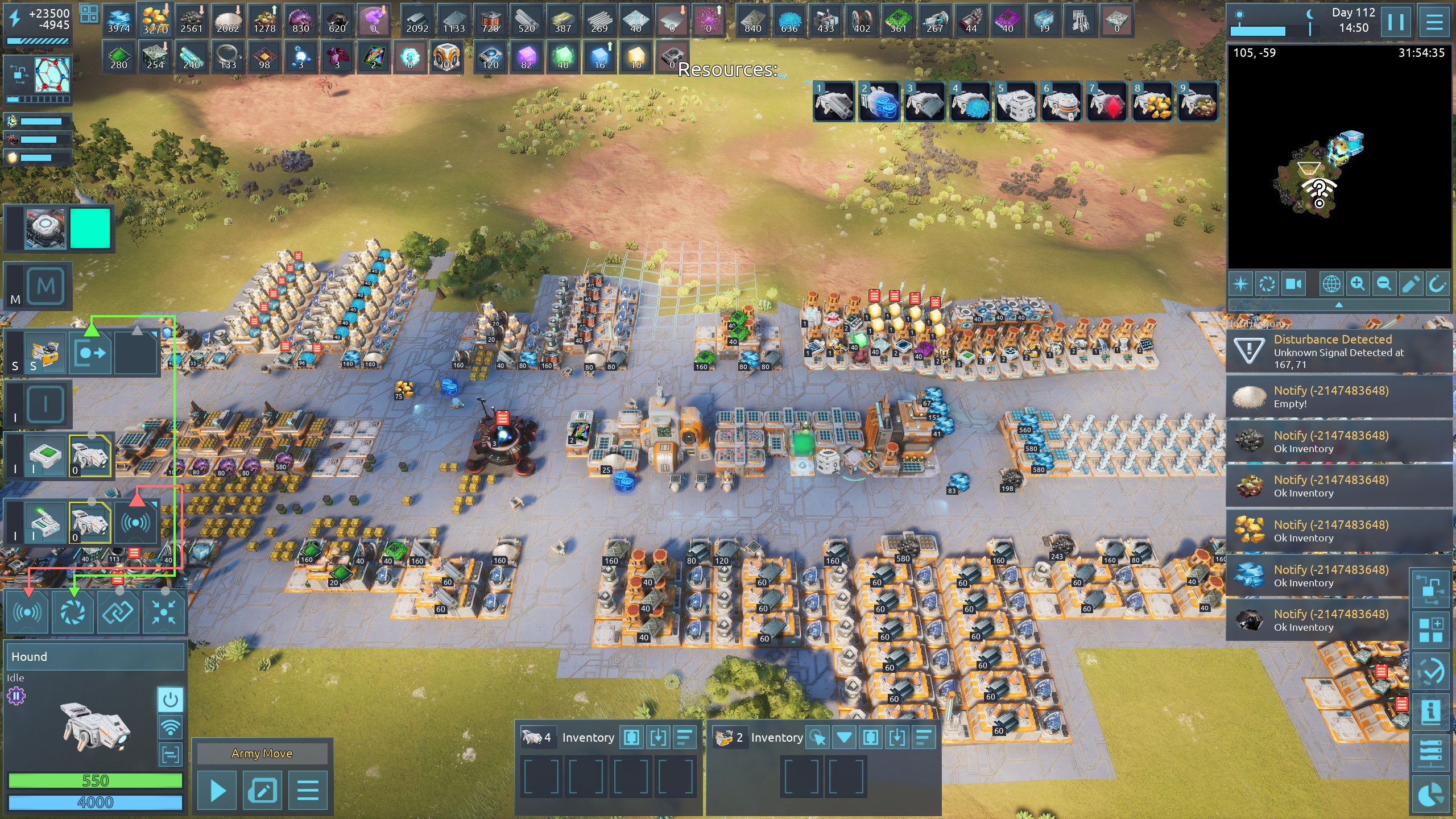Open the Disturbance Detected notification
This screenshot has width=1456, height=819.
pyautogui.click(x=1339, y=351)
